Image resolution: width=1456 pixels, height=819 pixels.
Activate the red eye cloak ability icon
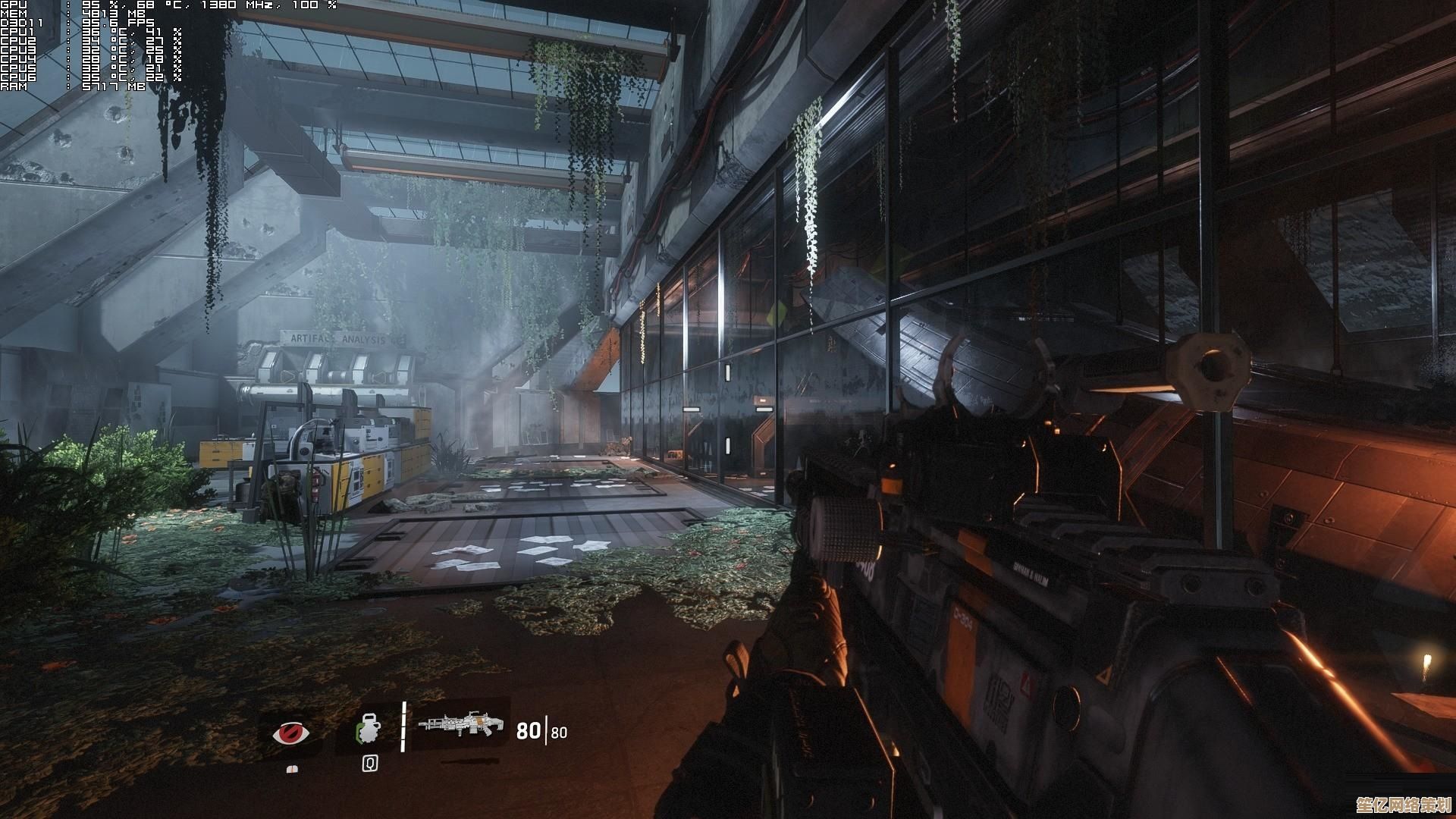pos(292,733)
